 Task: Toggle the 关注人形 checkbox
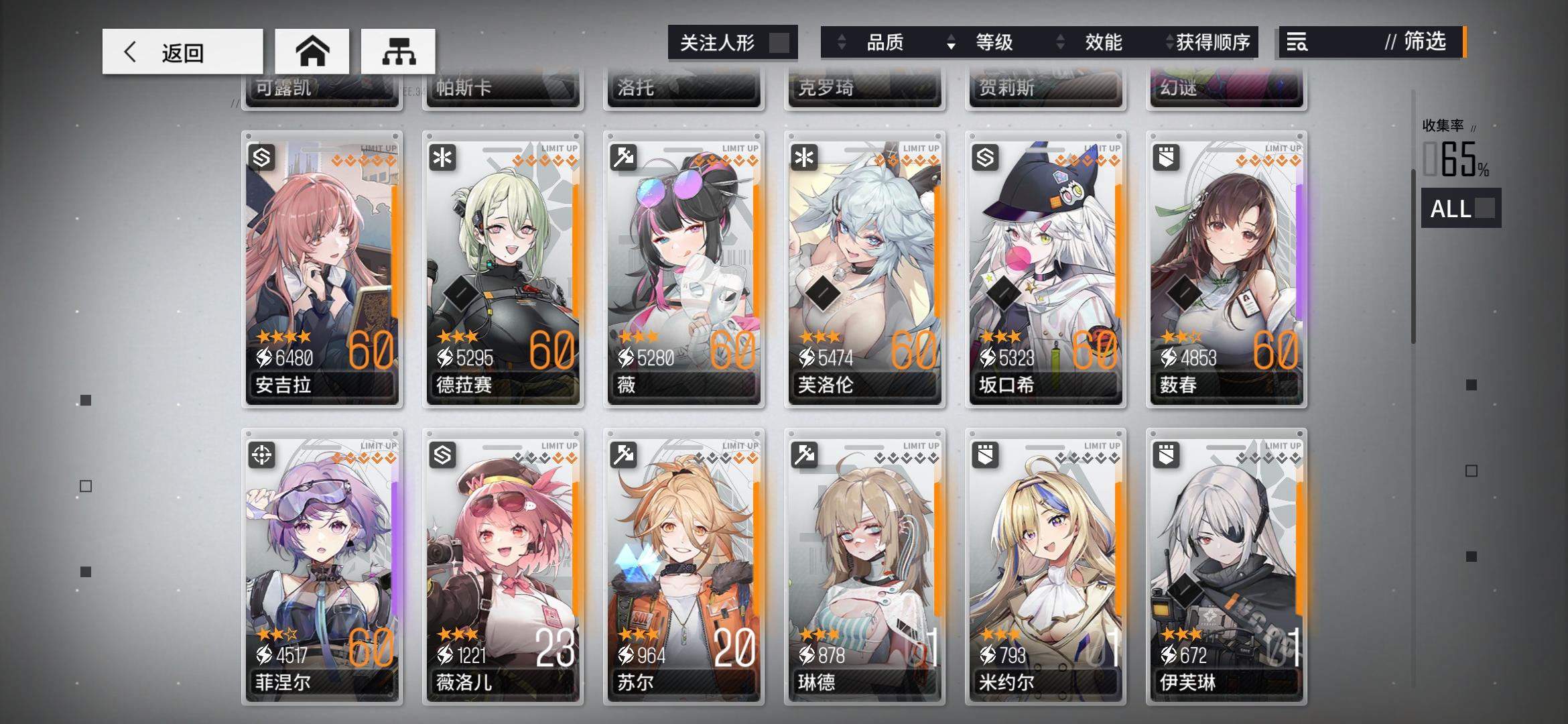777,42
